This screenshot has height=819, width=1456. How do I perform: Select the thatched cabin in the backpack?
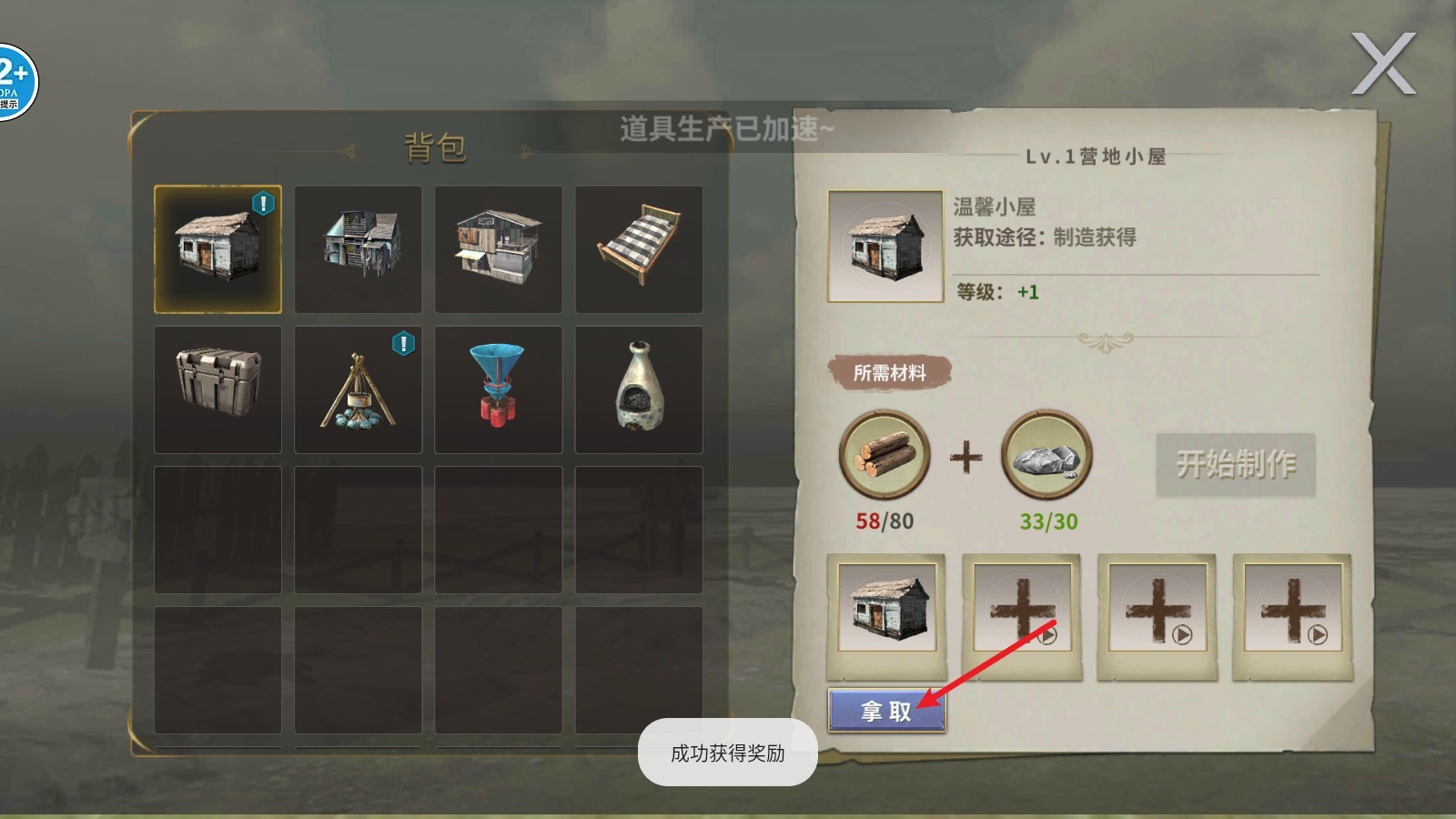point(217,248)
